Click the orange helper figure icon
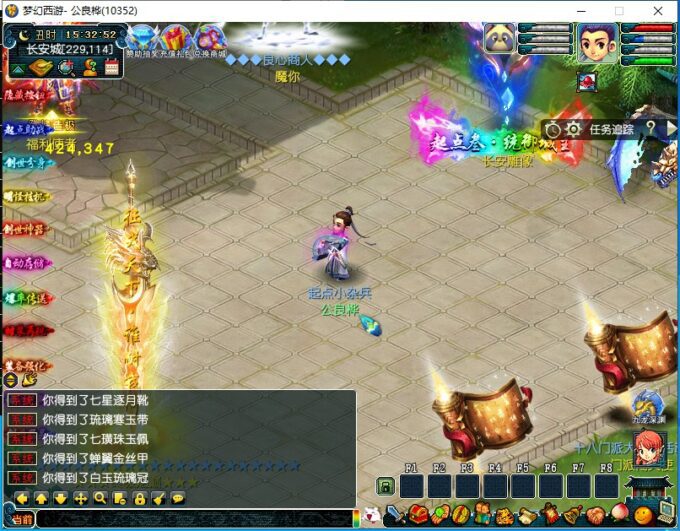This screenshot has height=531, width=680. 89,68
